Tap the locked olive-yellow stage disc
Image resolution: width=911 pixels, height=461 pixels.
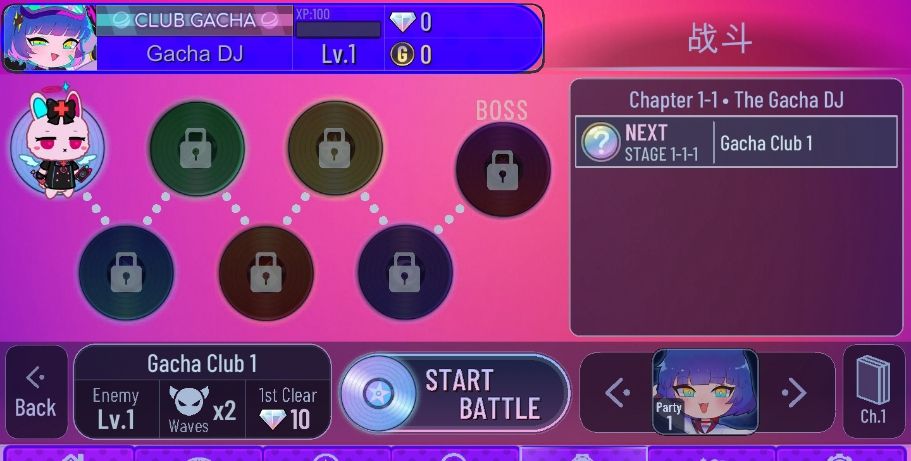(335, 149)
